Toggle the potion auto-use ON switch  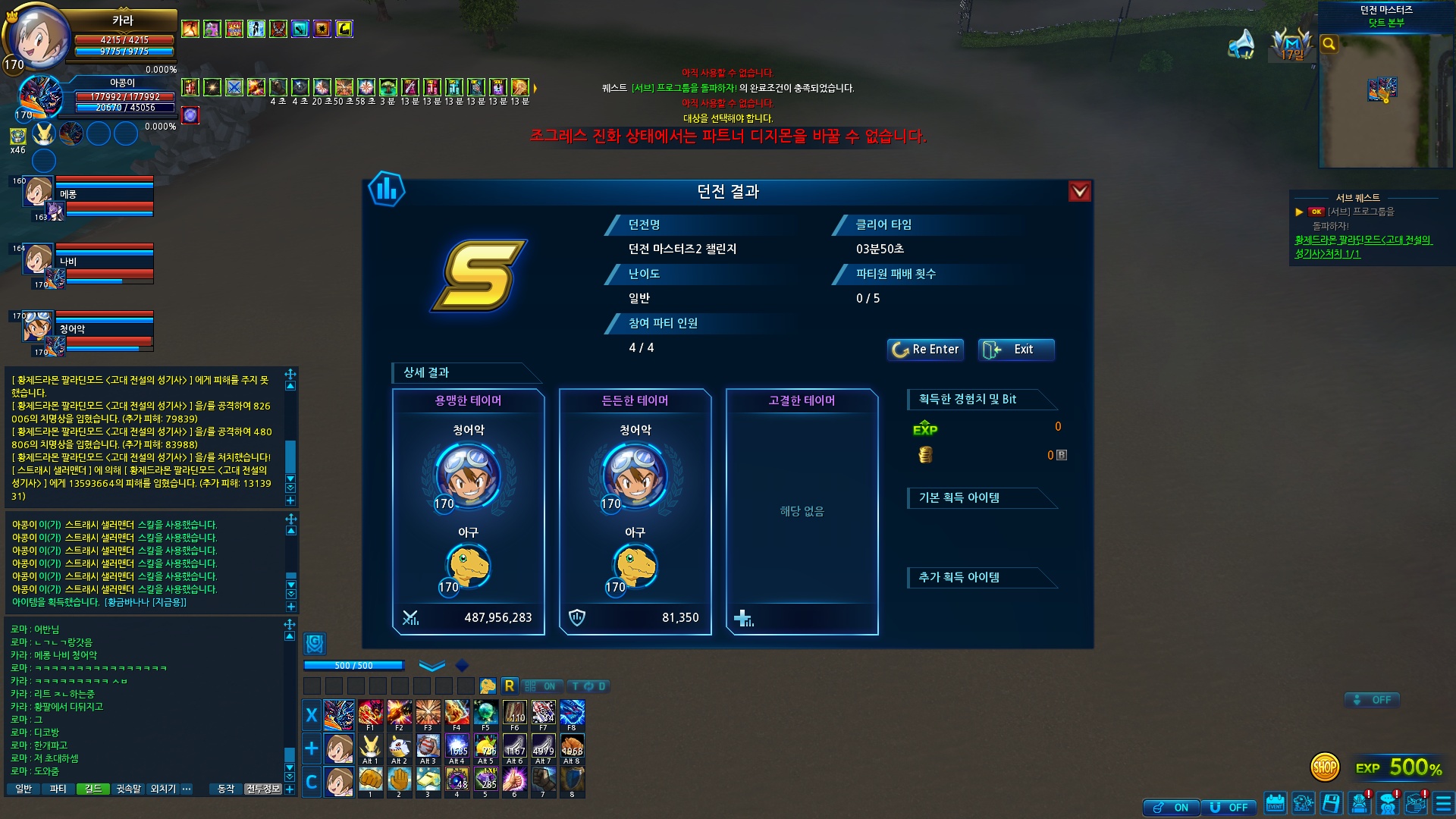(1172, 808)
